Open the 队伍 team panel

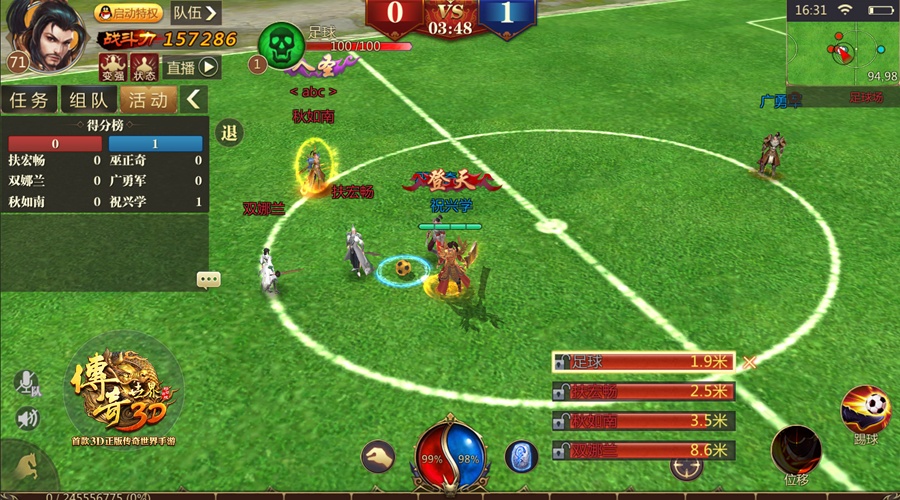(194, 13)
